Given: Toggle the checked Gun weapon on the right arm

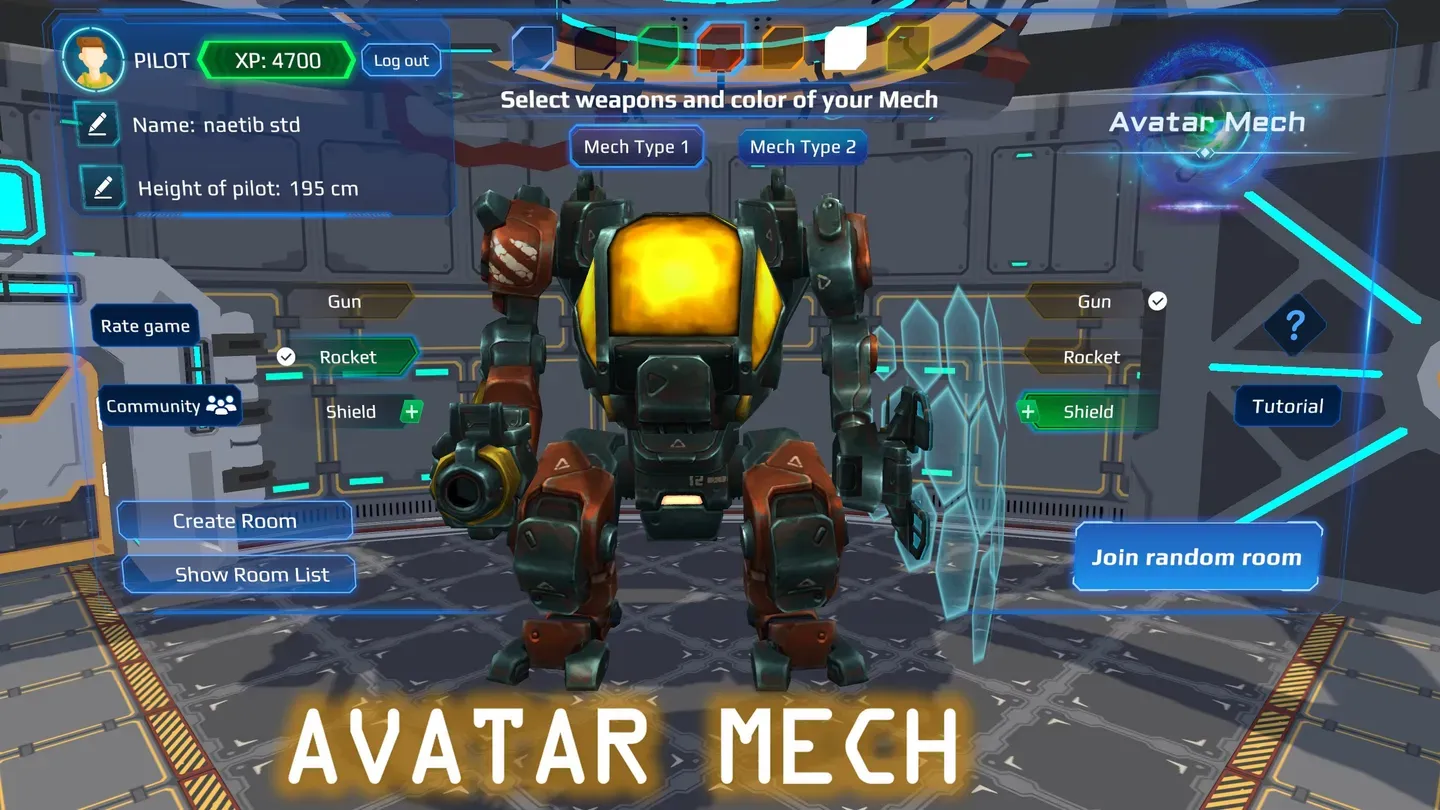Looking at the screenshot, I should coord(1095,301).
